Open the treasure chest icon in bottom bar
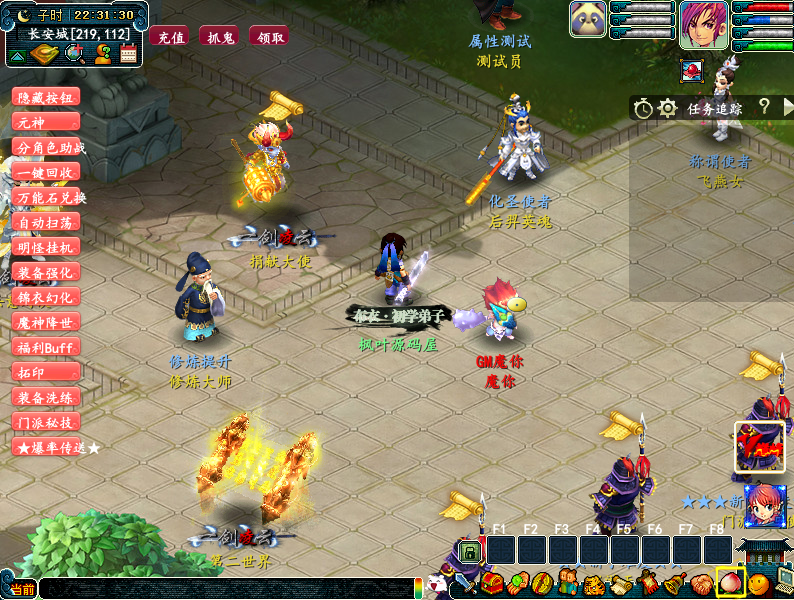The width and height of the screenshot is (794, 600). [491, 583]
